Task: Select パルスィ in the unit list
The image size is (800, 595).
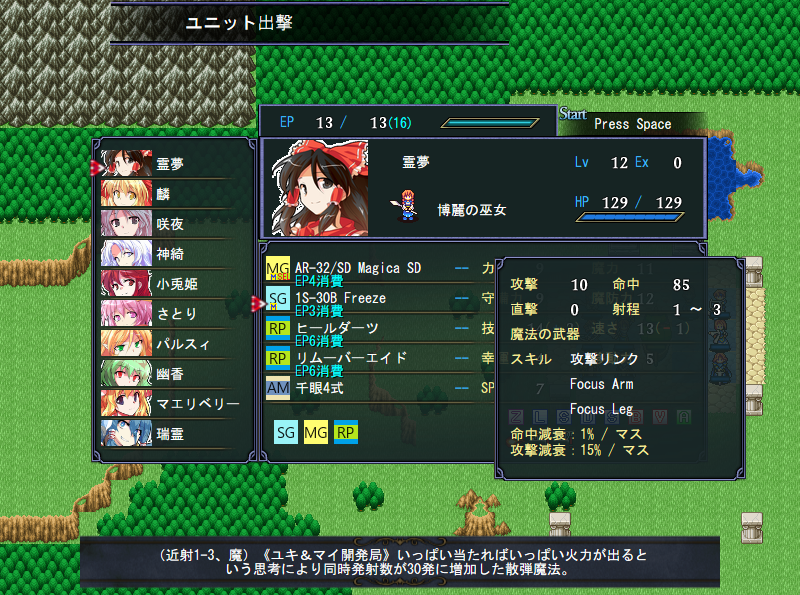Action: [170, 343]
